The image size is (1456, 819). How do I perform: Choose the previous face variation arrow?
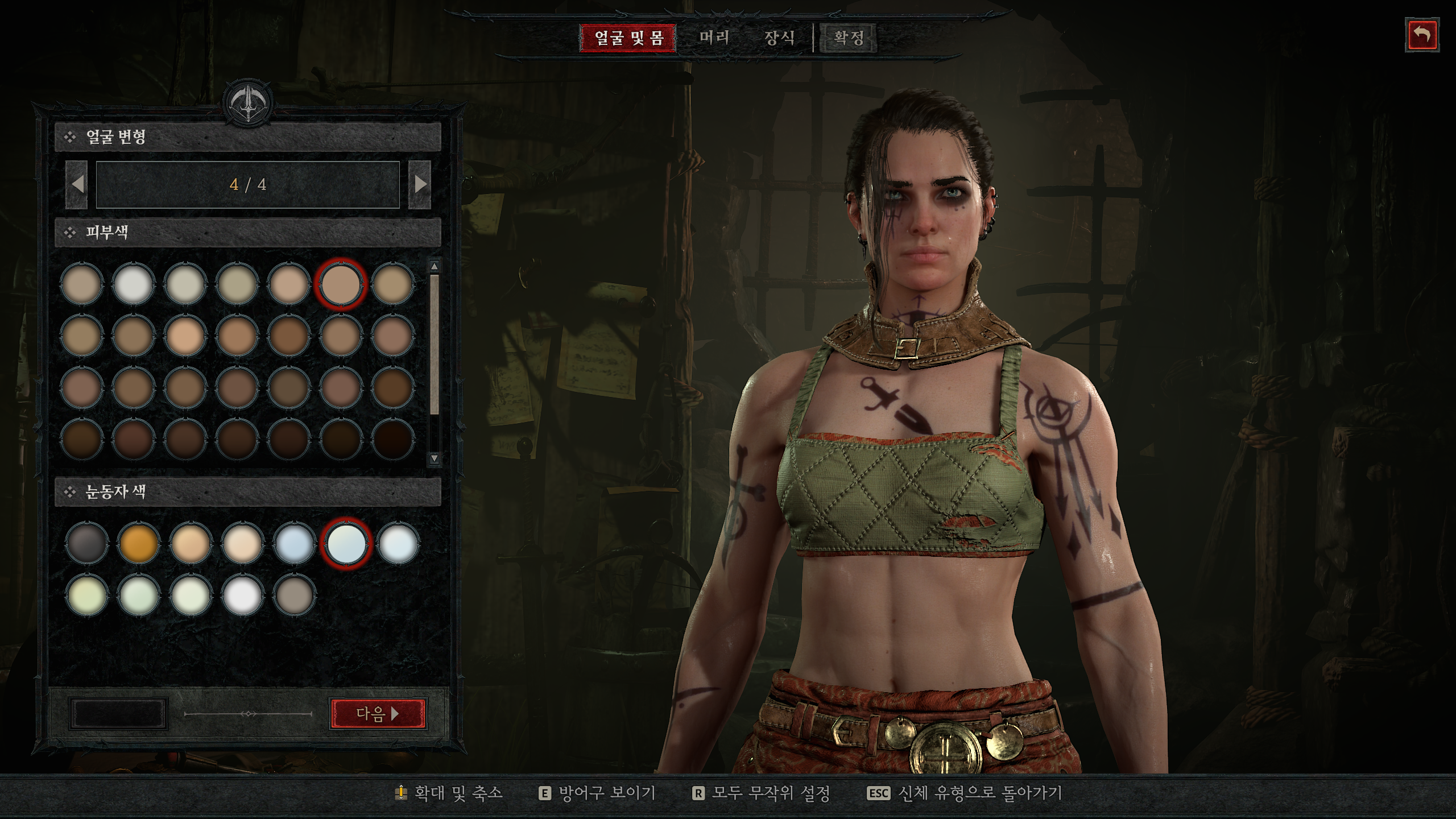pyautogui.click(x=77, y=184)
